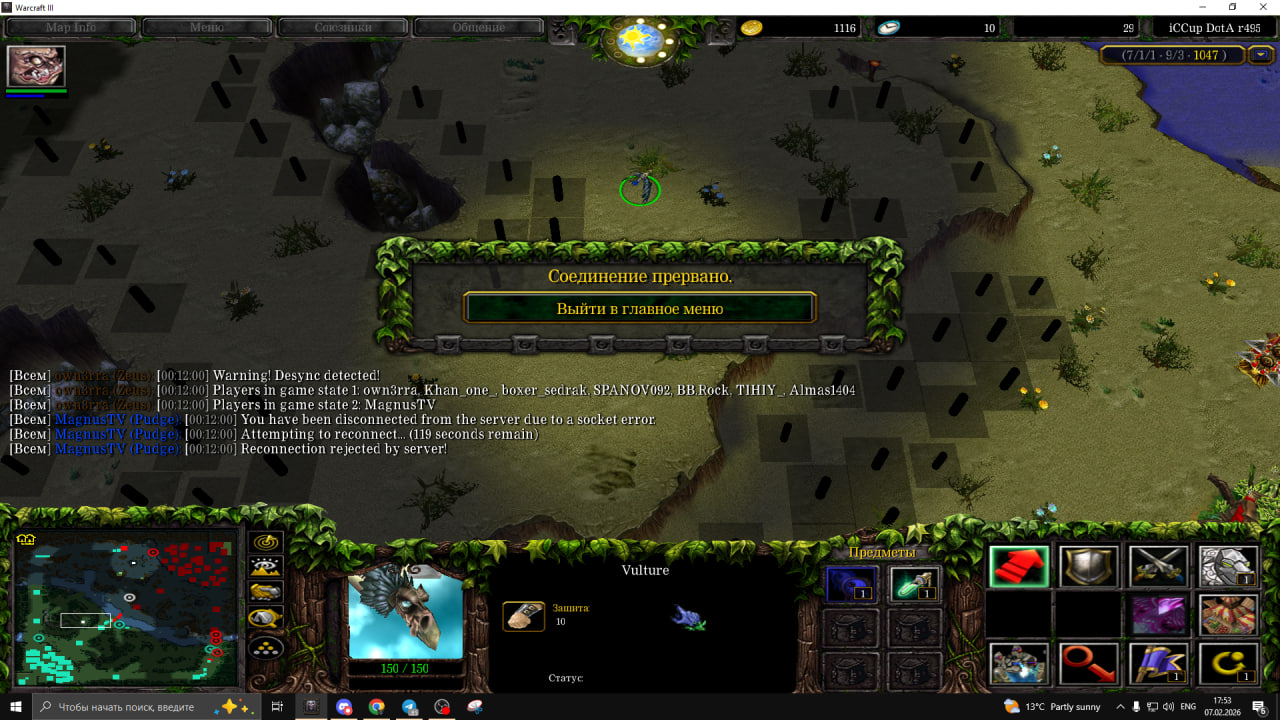Toggle formation movement button
Image resolution: width=1280 pixels, height=720 pixels.
tap(266, 648)
